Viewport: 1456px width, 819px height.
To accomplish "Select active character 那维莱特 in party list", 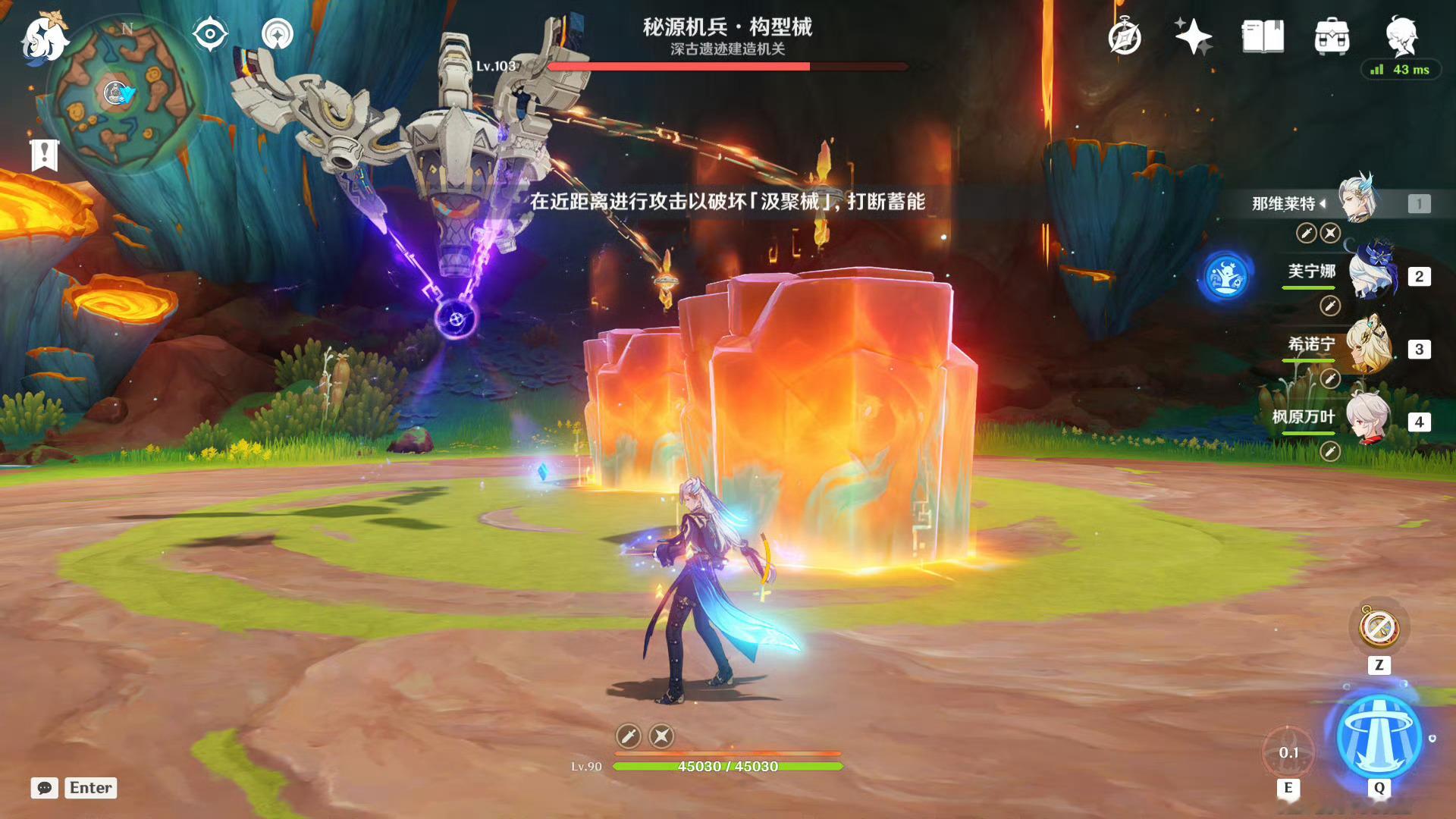I will pos(1357,201).
